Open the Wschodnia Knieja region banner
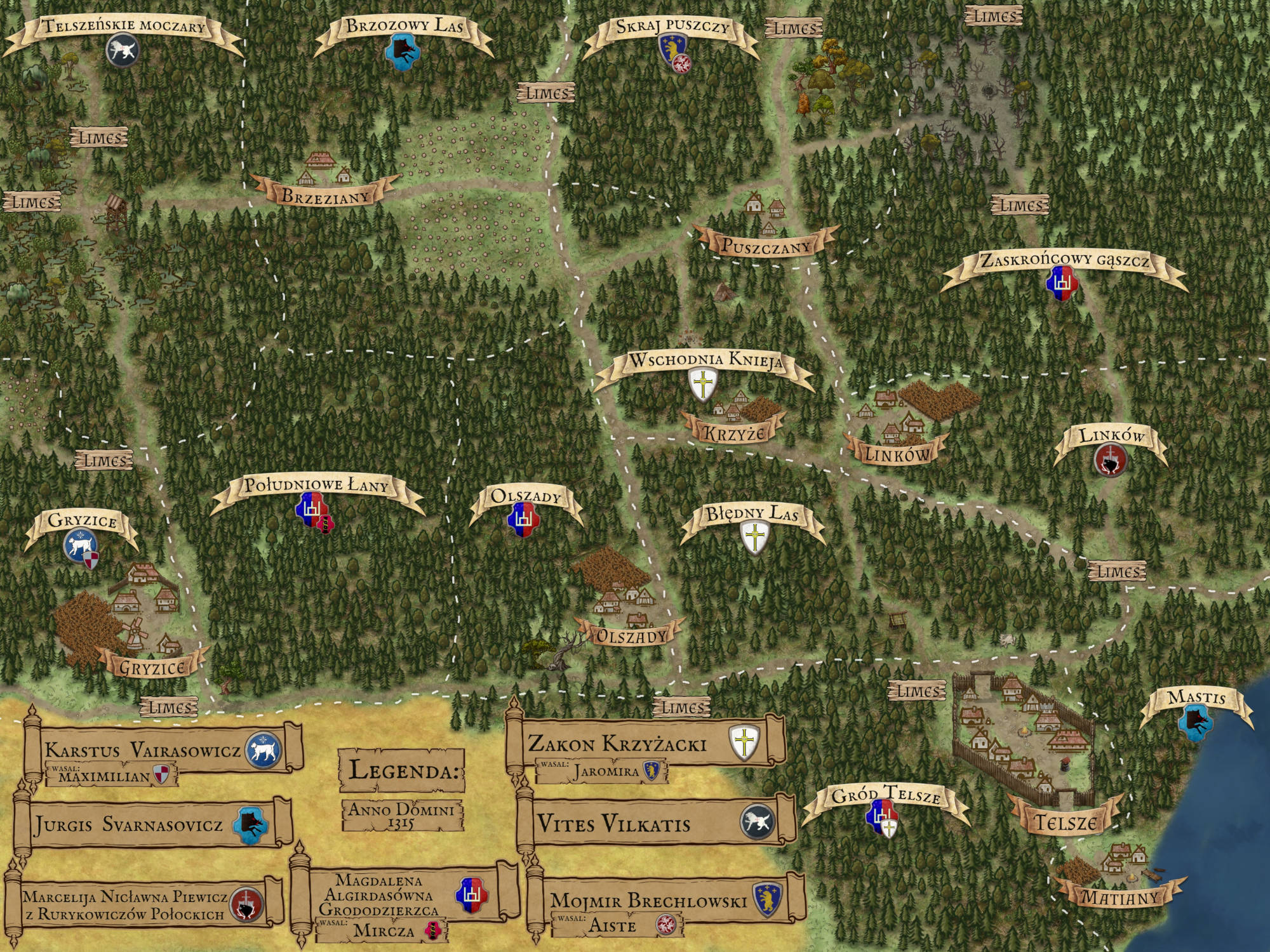 point(705,360)
